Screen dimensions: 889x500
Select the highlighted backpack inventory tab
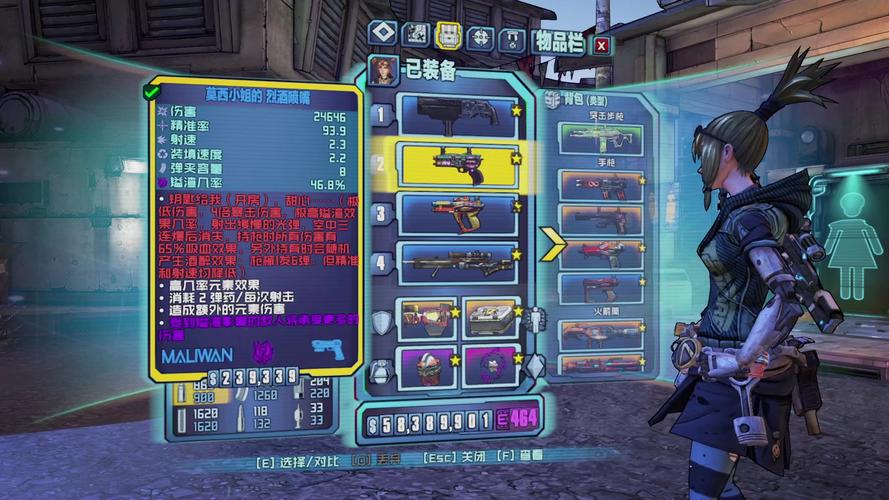click(x=448, y=36)
